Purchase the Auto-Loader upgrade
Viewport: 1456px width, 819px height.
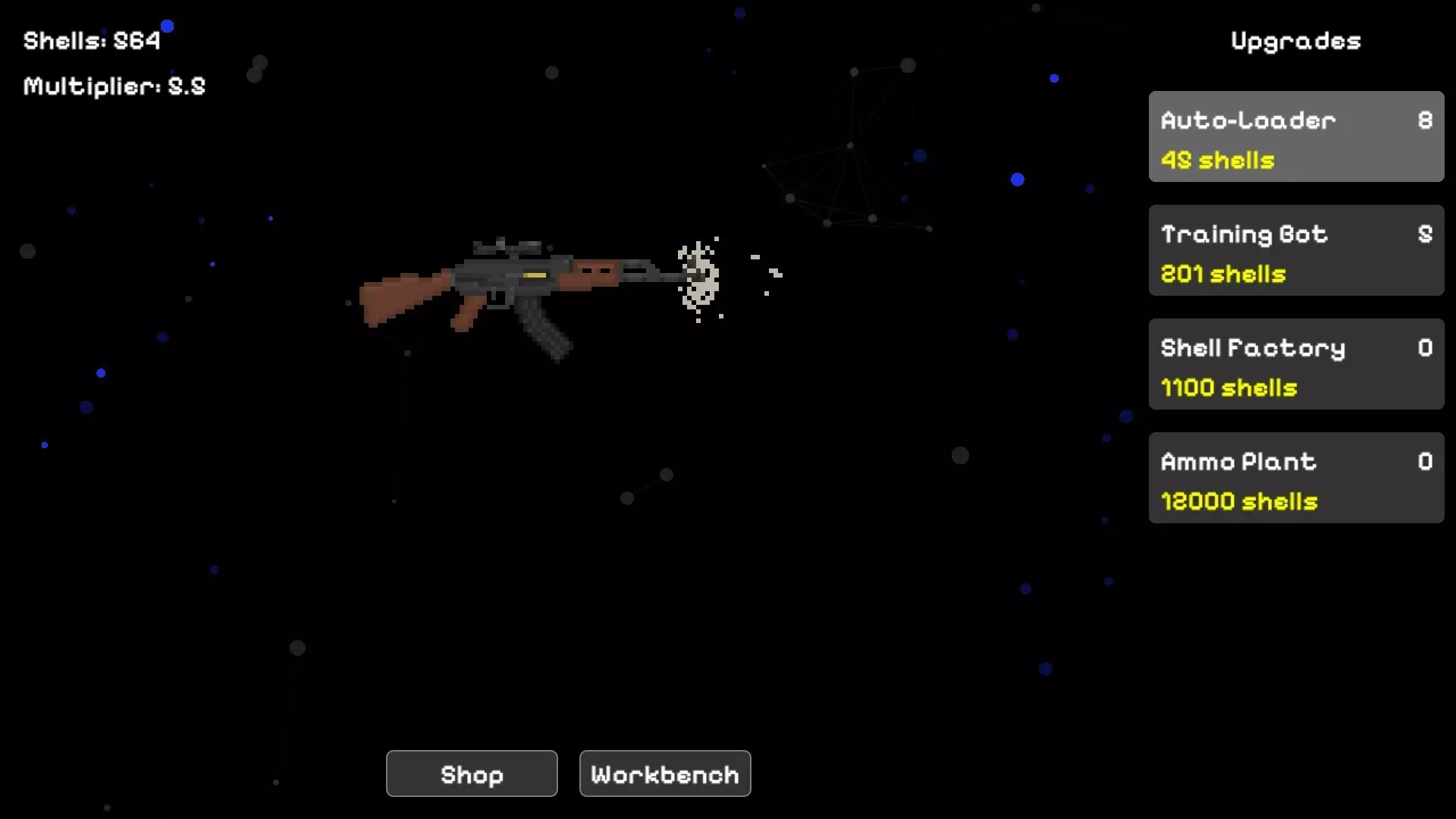(1295, 136)
